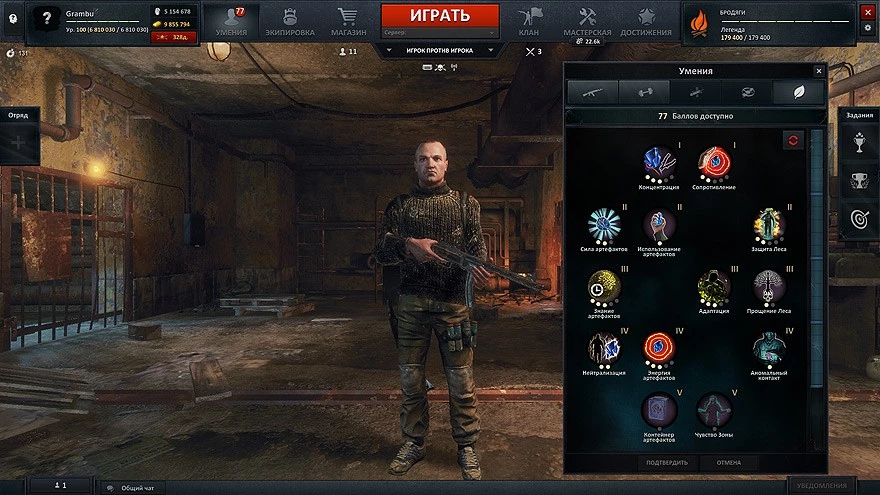
Task: Select the Адаптация skill
Action: point(714,287)
